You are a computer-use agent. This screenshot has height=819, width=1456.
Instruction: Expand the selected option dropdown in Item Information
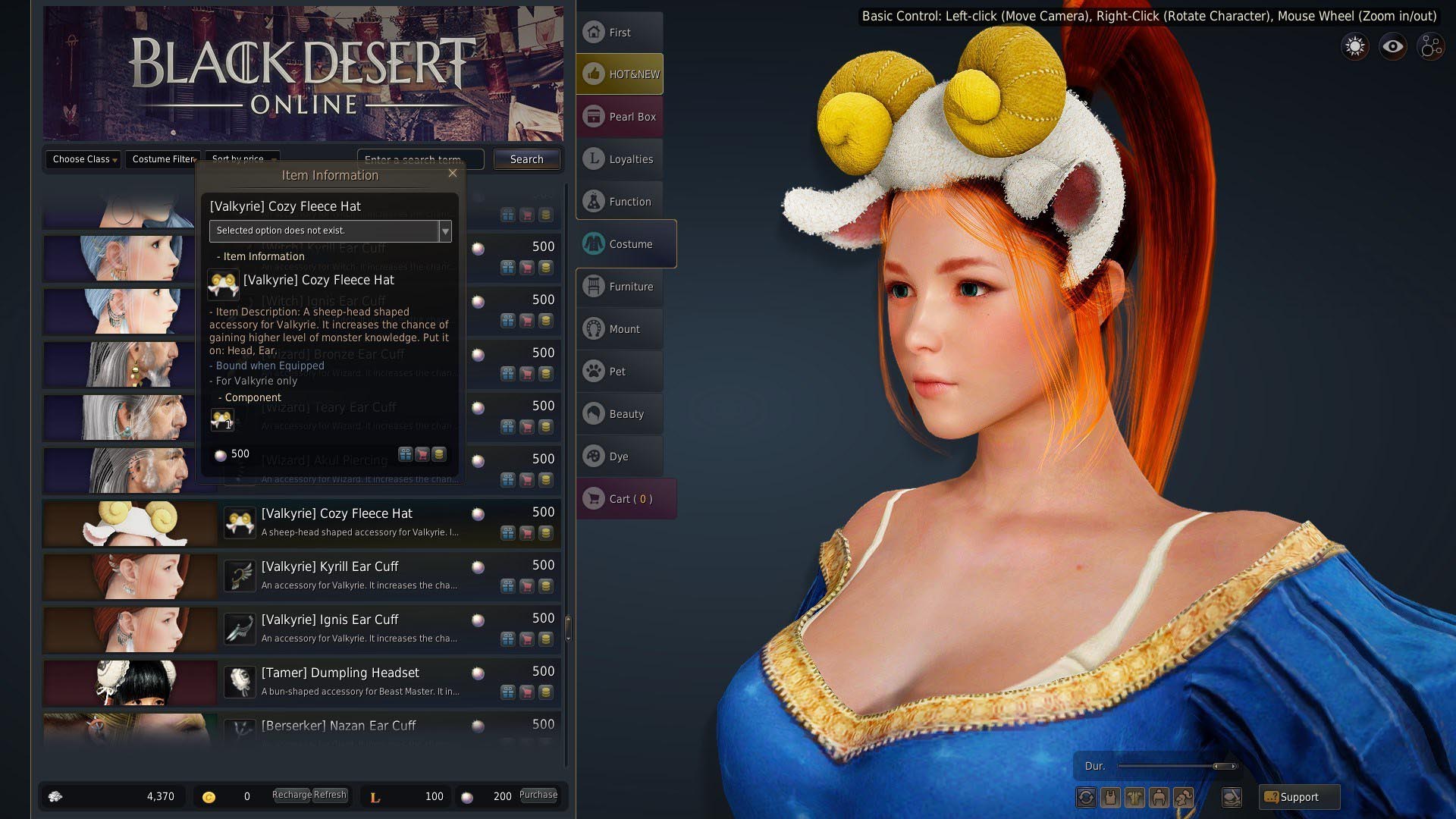(x=445, y=231)
